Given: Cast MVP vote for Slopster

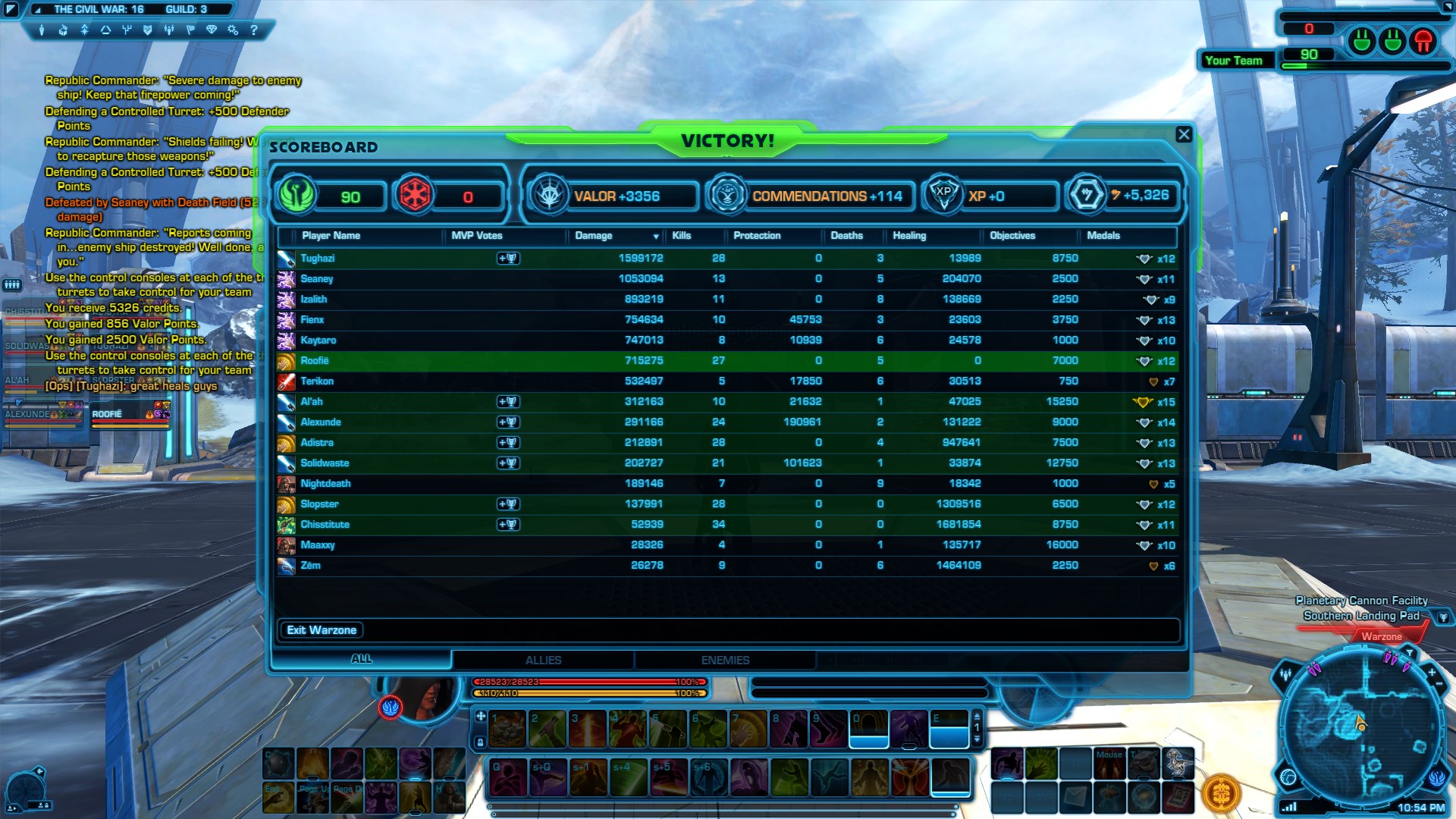Looking at the screenshot, I should click(510, 504).
